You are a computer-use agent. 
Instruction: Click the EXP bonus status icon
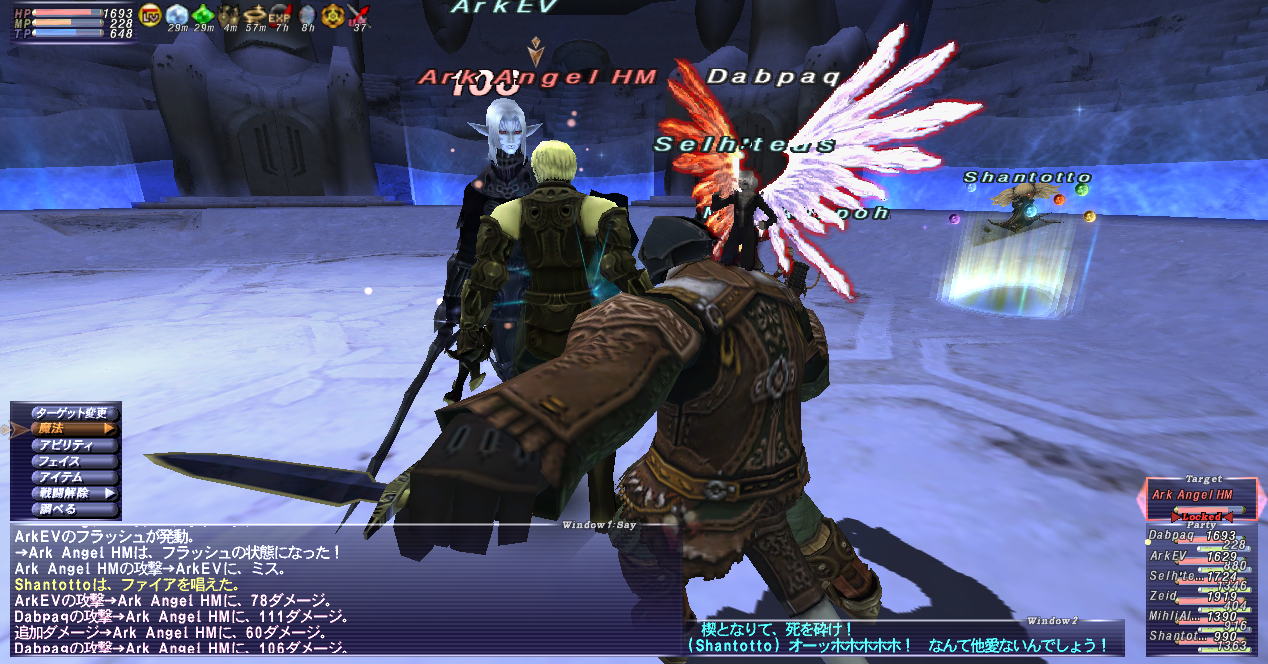coord(280,14)
